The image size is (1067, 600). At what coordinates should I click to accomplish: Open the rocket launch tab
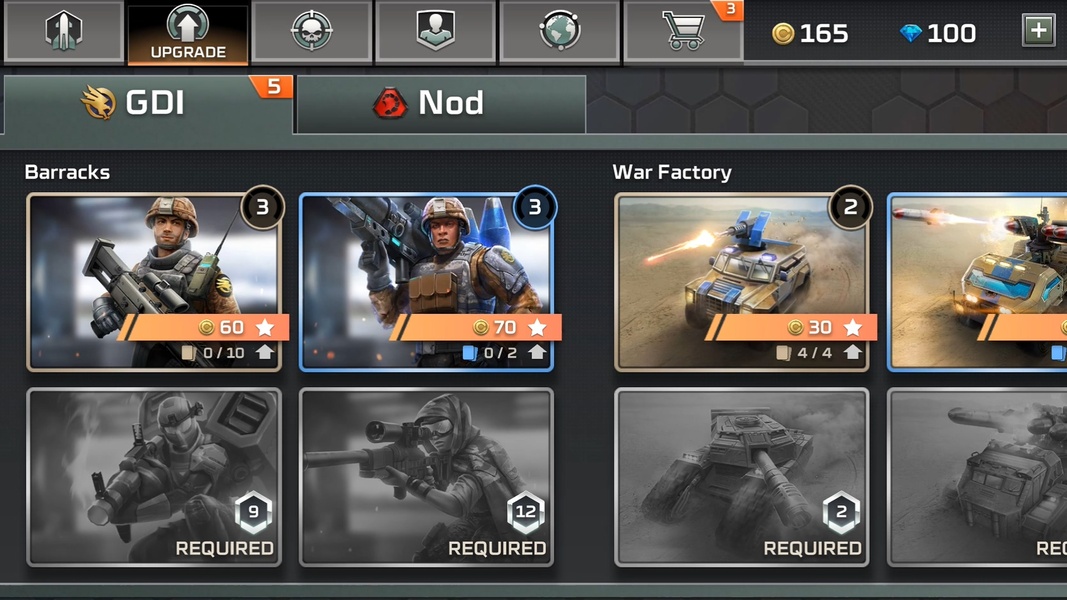(x=64, y=31)
